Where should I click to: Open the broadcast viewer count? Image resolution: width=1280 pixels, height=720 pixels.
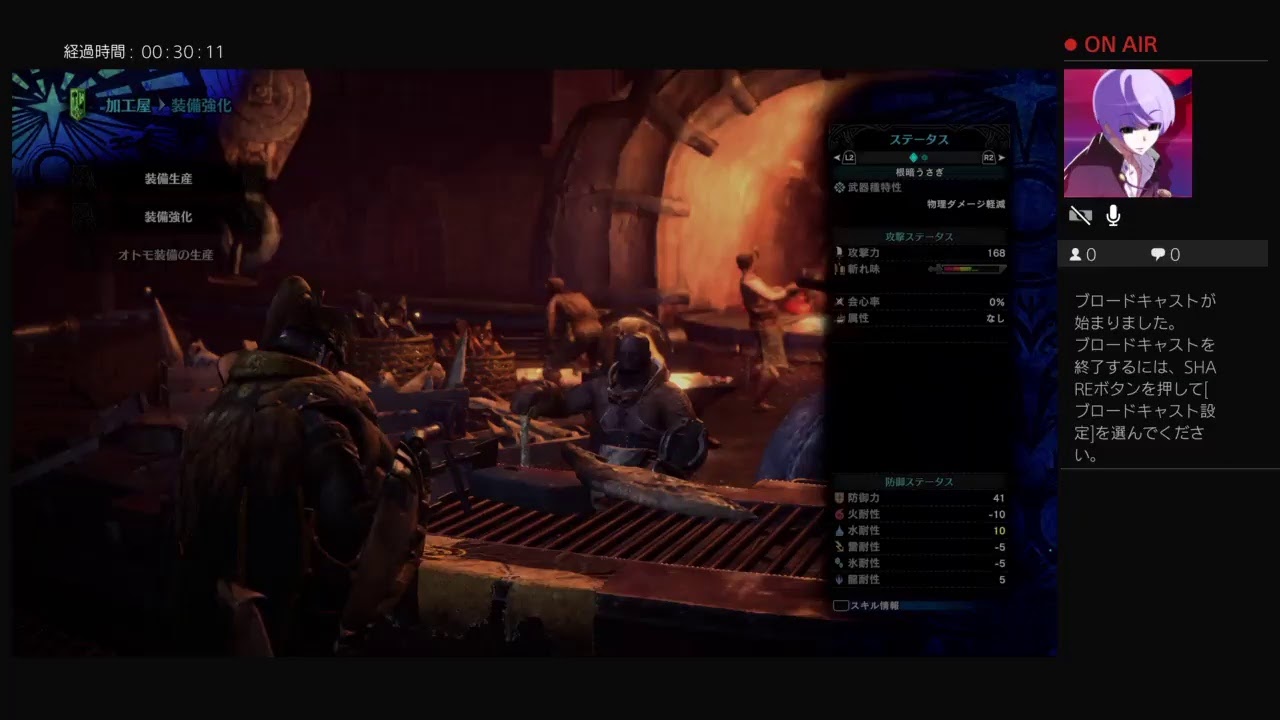1082,255
